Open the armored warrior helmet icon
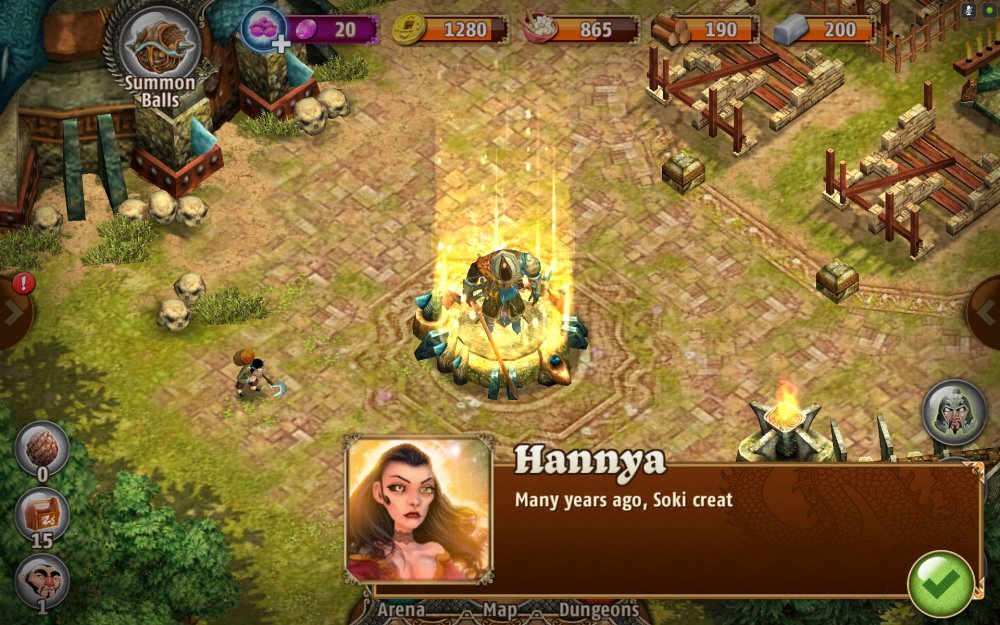Image resolution: width=1000 pixels, height=625 pixels. coord(953,411)
